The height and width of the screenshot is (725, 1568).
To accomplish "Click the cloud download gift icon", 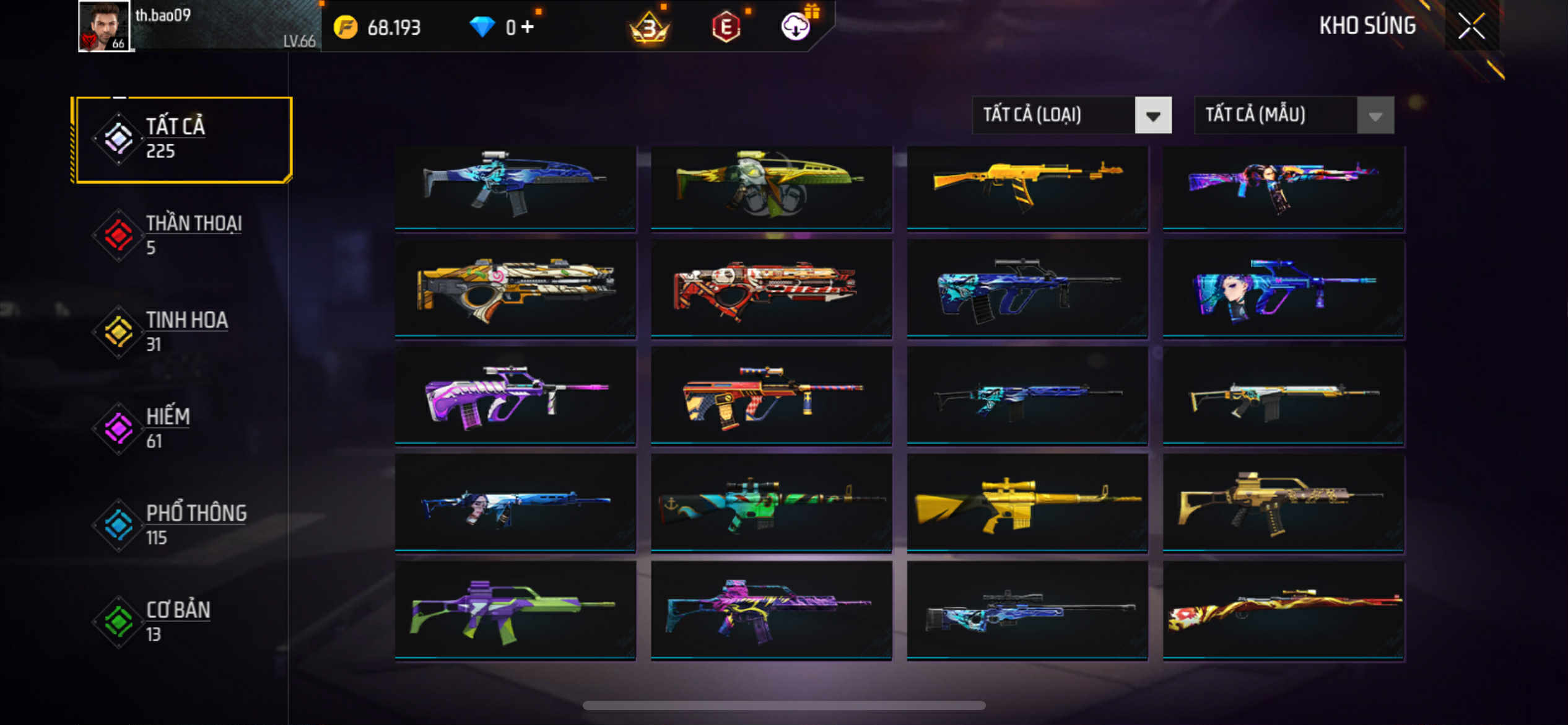I will coord(796,26).
